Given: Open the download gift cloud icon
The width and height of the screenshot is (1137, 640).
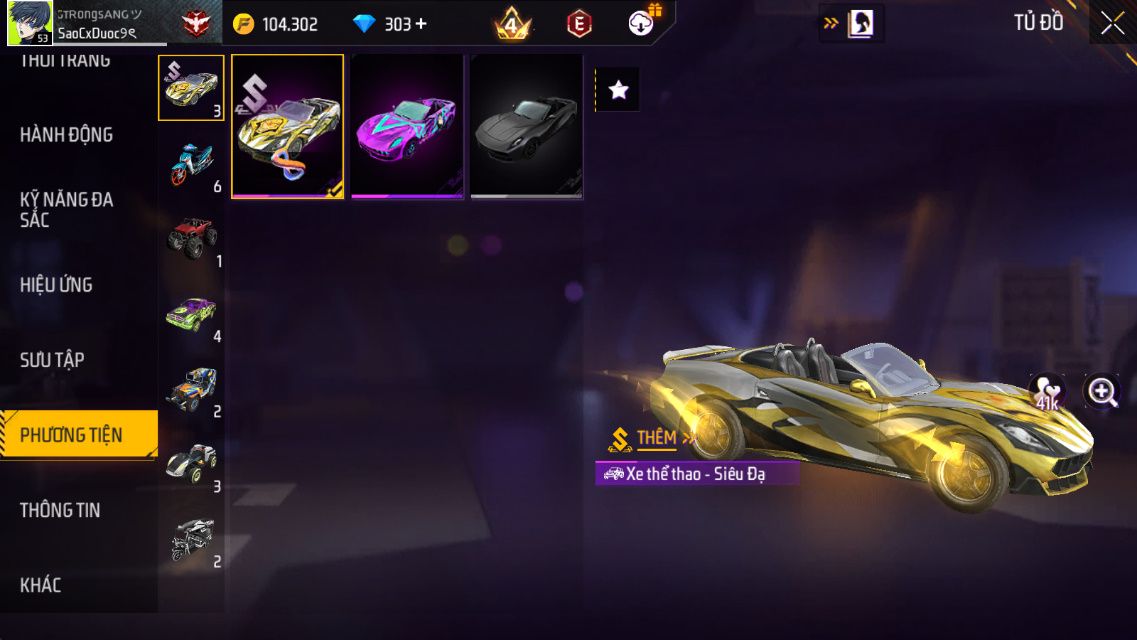Looking at the screenshot, I should pos(642,22).
